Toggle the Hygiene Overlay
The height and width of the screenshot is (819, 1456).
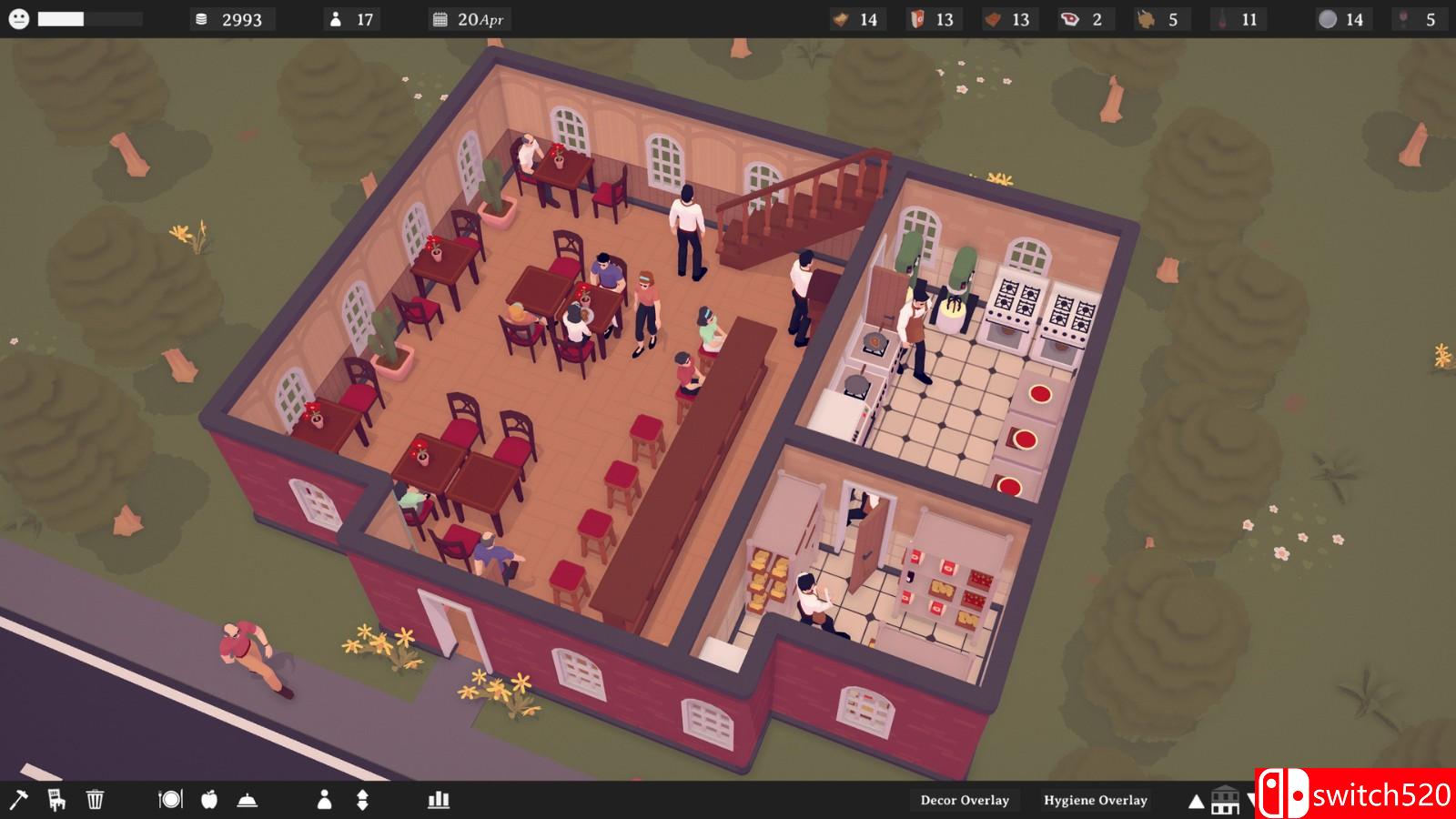pyautogui.click(x=1095, y=801)
